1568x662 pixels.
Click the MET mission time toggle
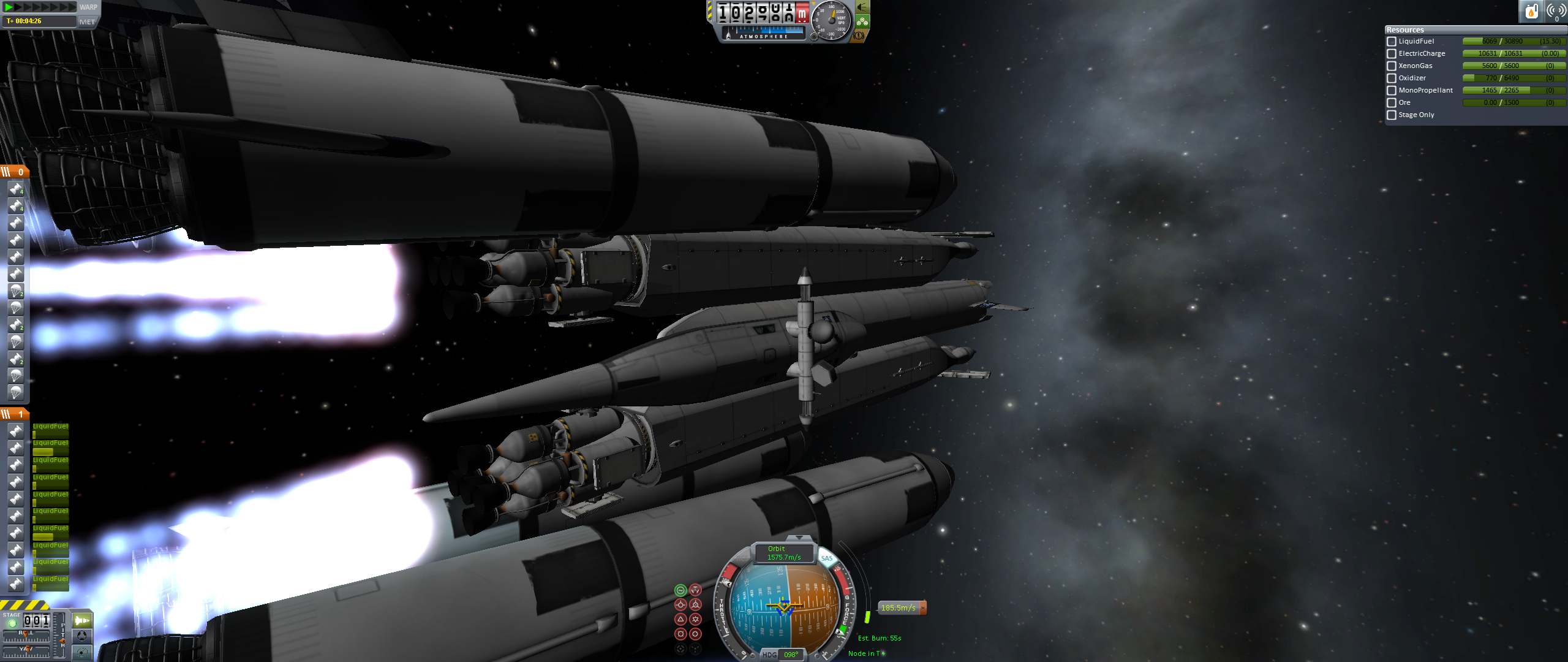[87, 21]
